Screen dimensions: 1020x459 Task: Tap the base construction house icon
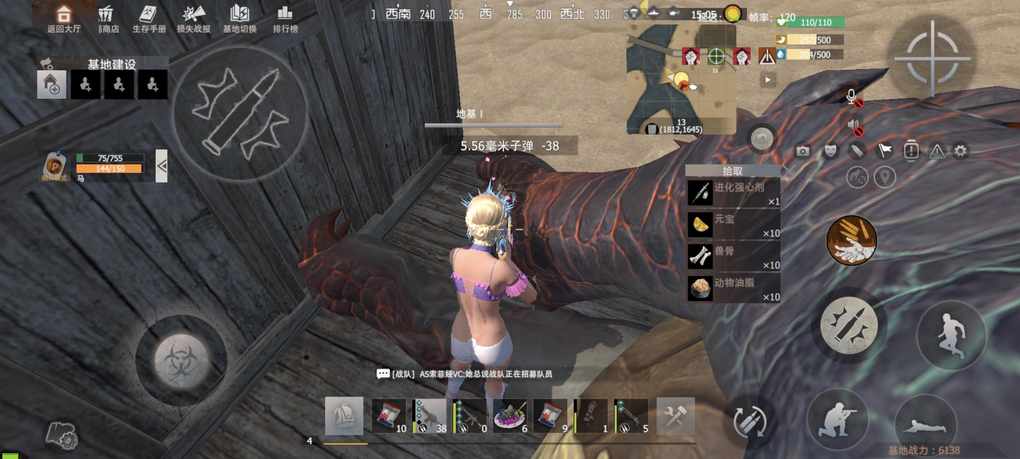(x=52, y=86)
